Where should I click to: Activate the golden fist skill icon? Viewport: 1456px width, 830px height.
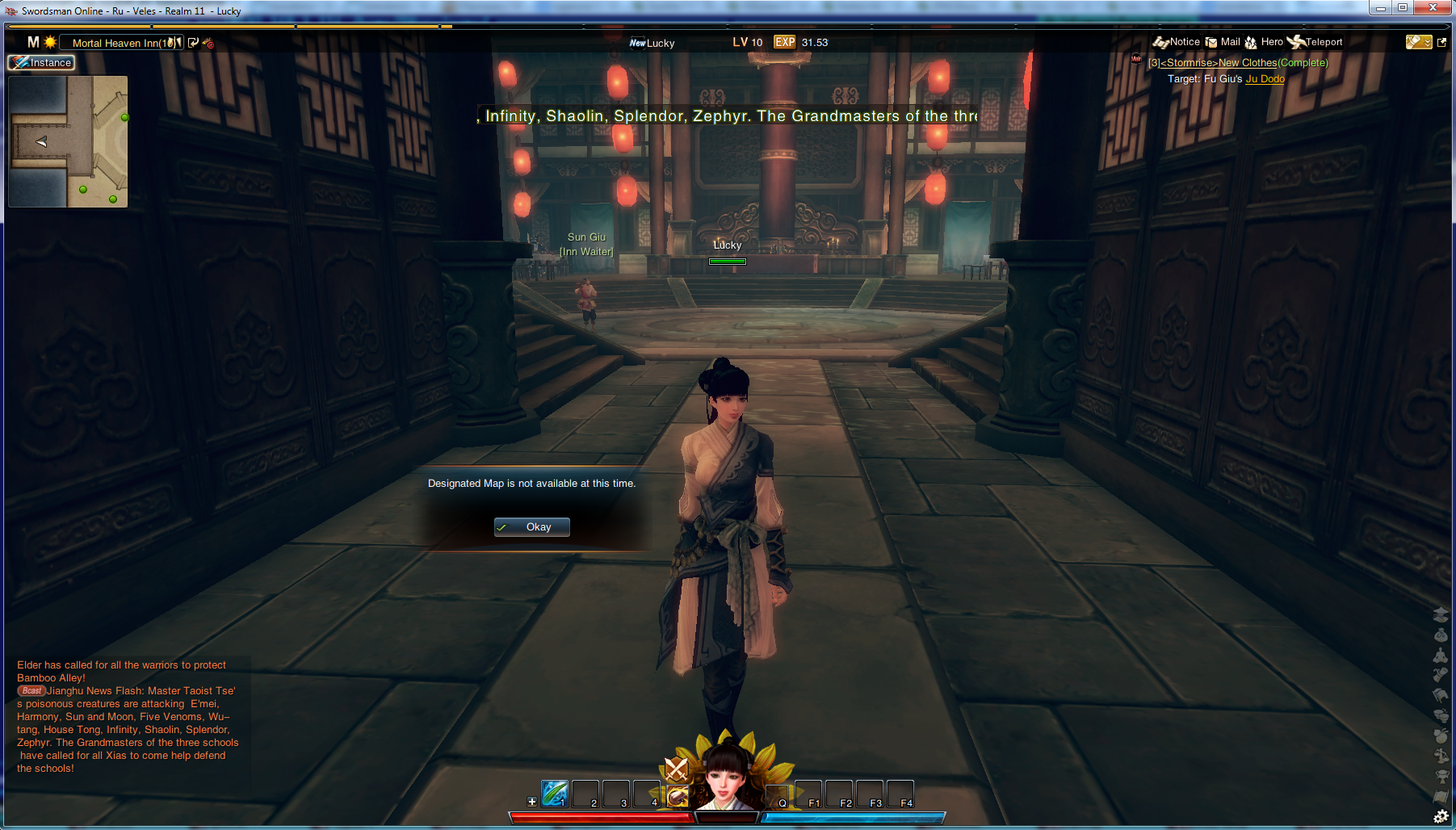point(678,797)
